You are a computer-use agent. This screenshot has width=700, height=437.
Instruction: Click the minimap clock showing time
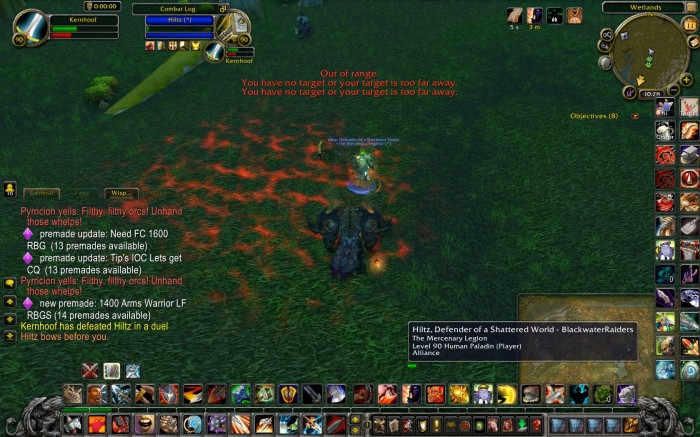pos(649,92)
